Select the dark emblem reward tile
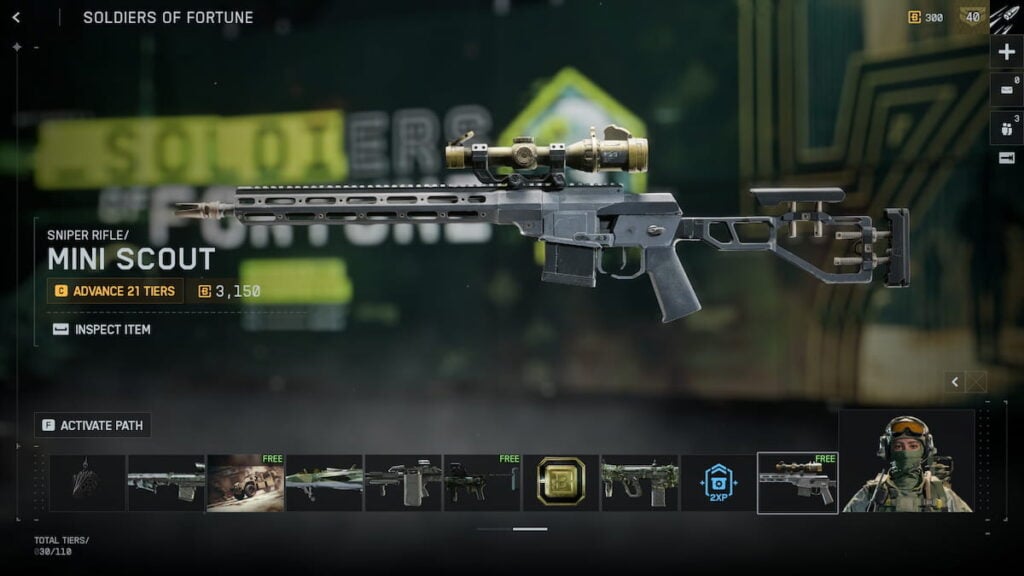 coord(88,483)
